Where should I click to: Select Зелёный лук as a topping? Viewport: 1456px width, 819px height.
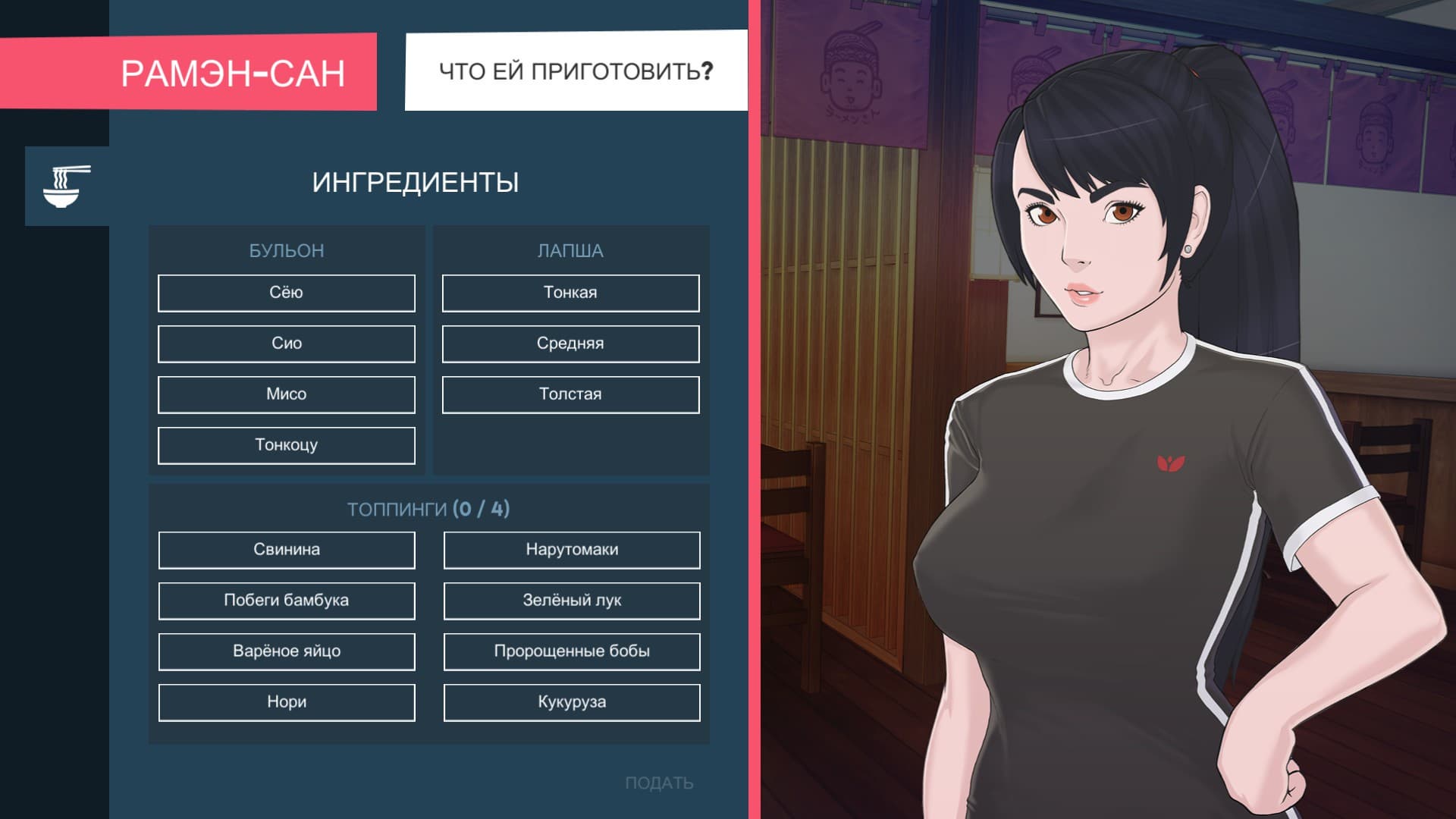pyautogui.click(x=570, y=601)
